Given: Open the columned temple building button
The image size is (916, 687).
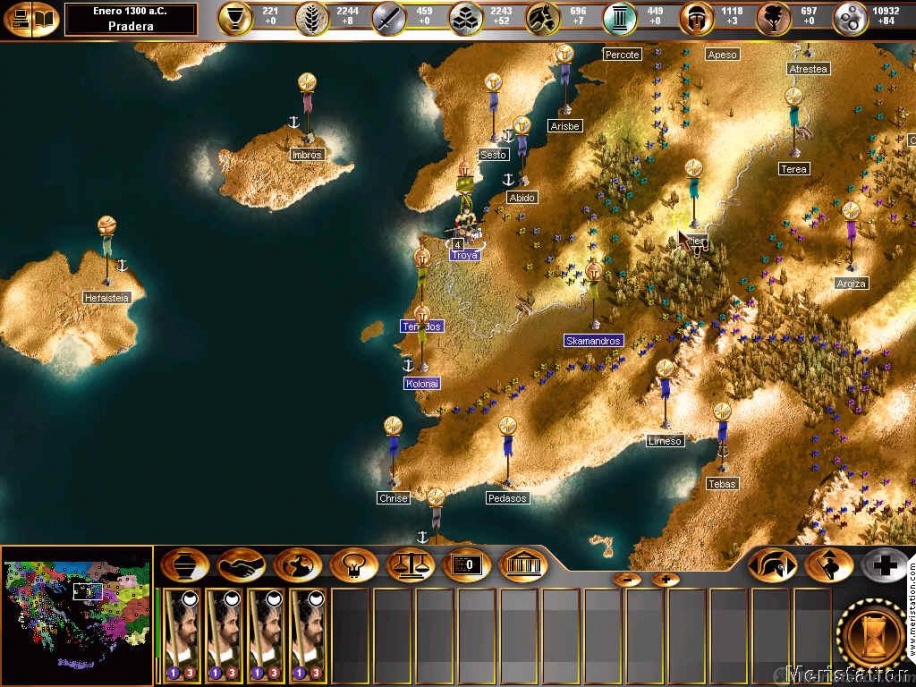Looking at the screenshot, I should pos(521,565).
